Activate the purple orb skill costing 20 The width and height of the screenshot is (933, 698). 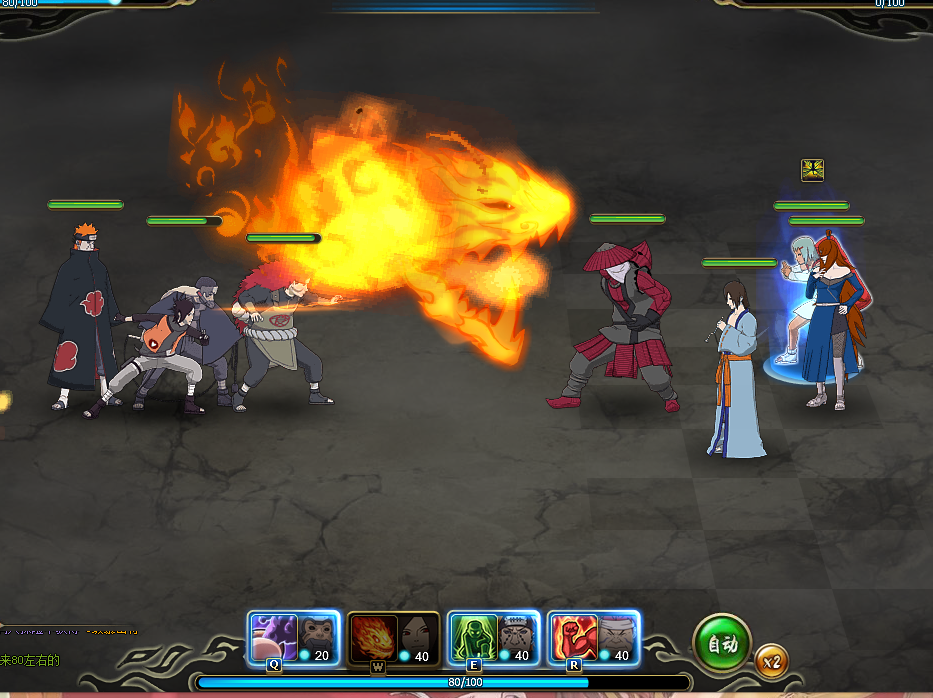[x=274, y=638]
